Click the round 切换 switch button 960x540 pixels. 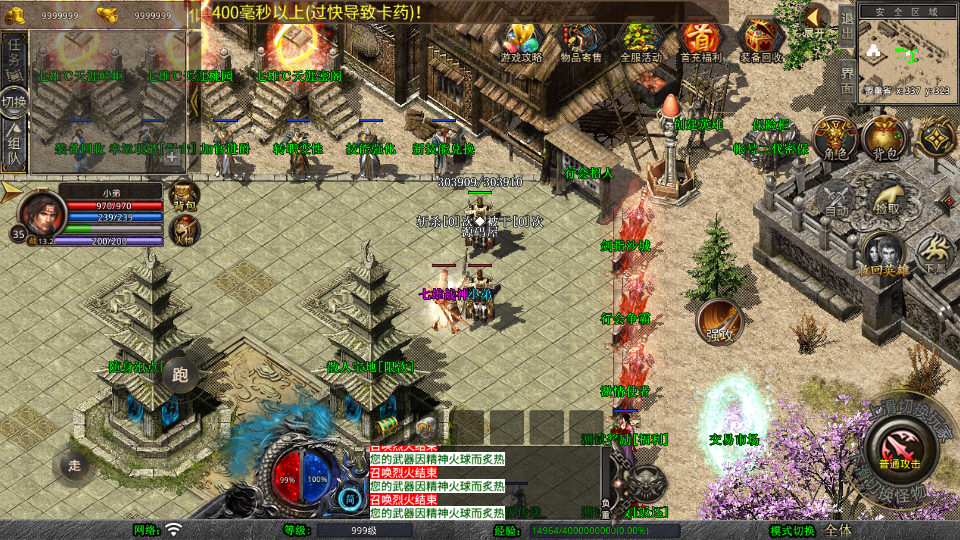click(x=14, y=102)
